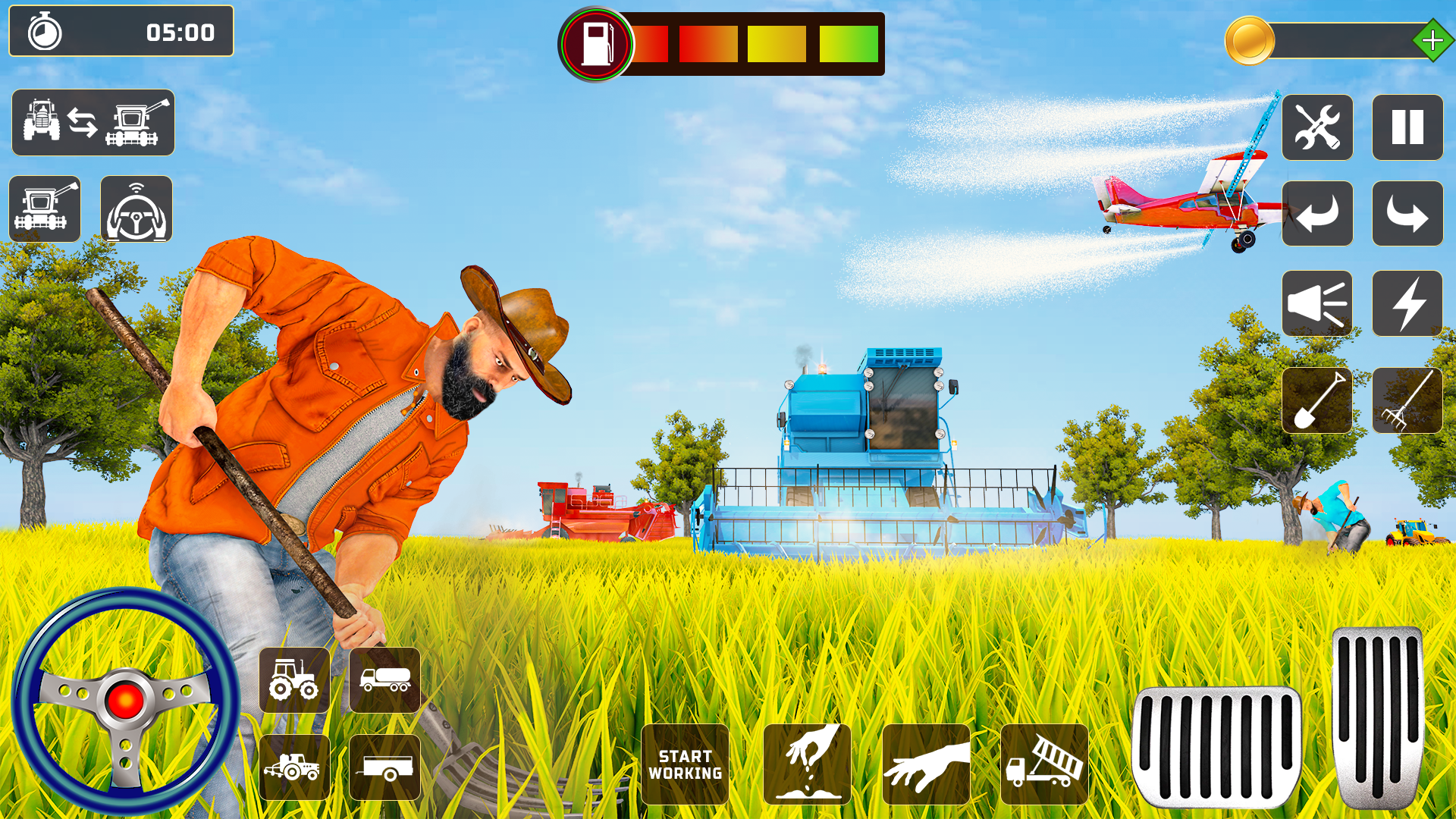The image size is (1456, 819).
Task: Select the pitchfork tool
Action: coord(1407,401)
